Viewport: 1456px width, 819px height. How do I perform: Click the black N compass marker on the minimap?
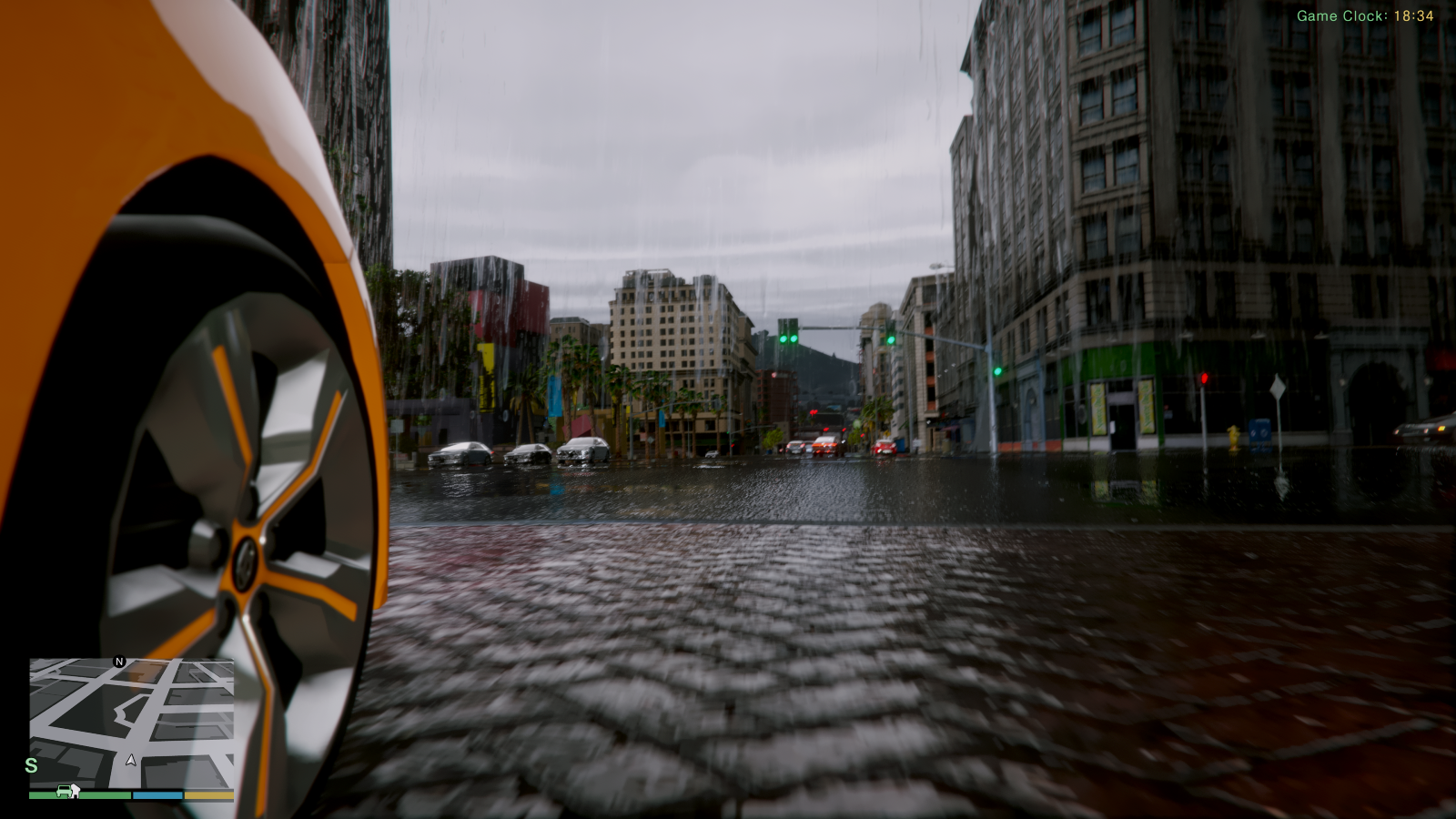coord(118,660)
